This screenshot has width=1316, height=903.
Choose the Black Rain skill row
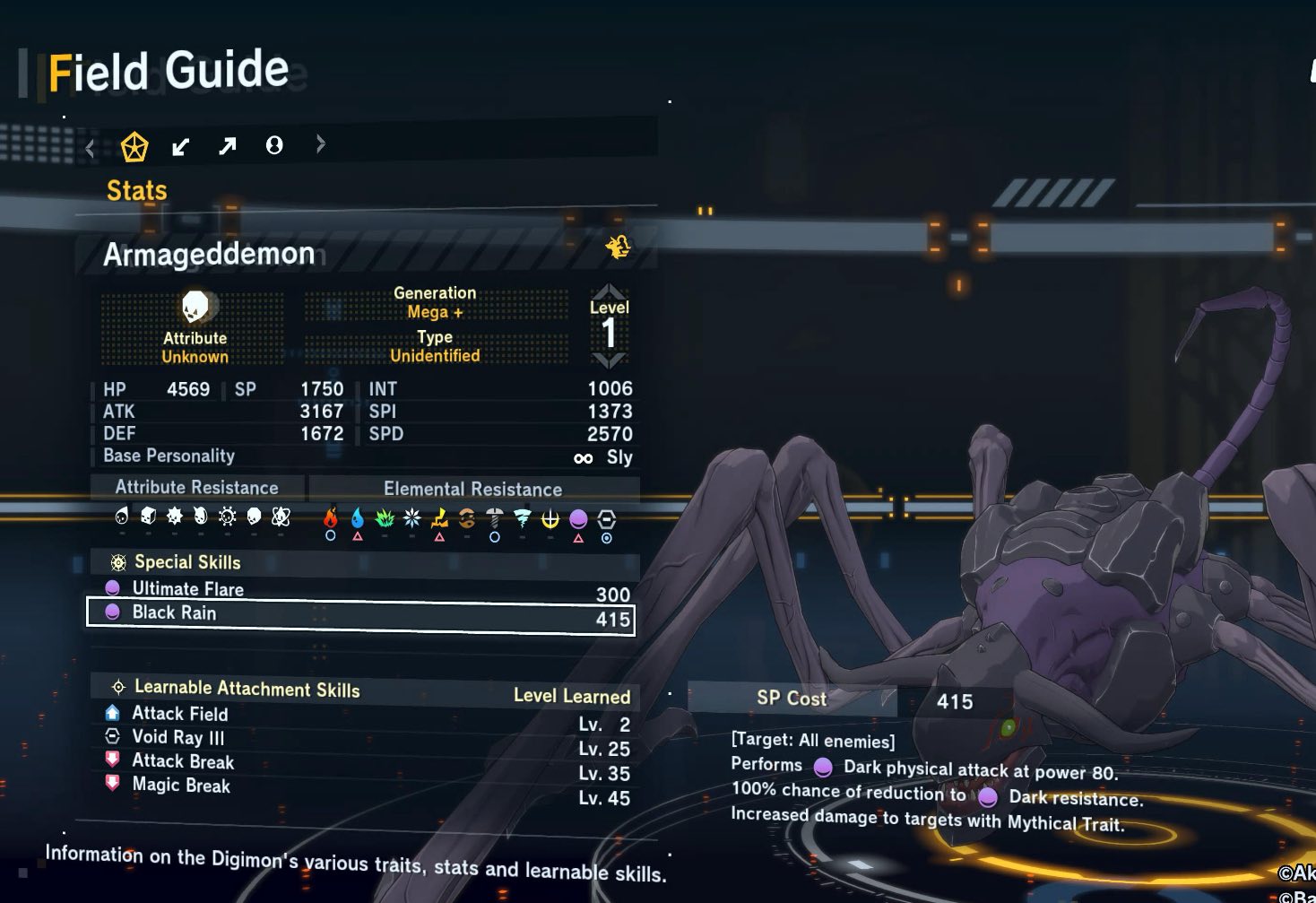pyautogui.click(x=360, y=614)
